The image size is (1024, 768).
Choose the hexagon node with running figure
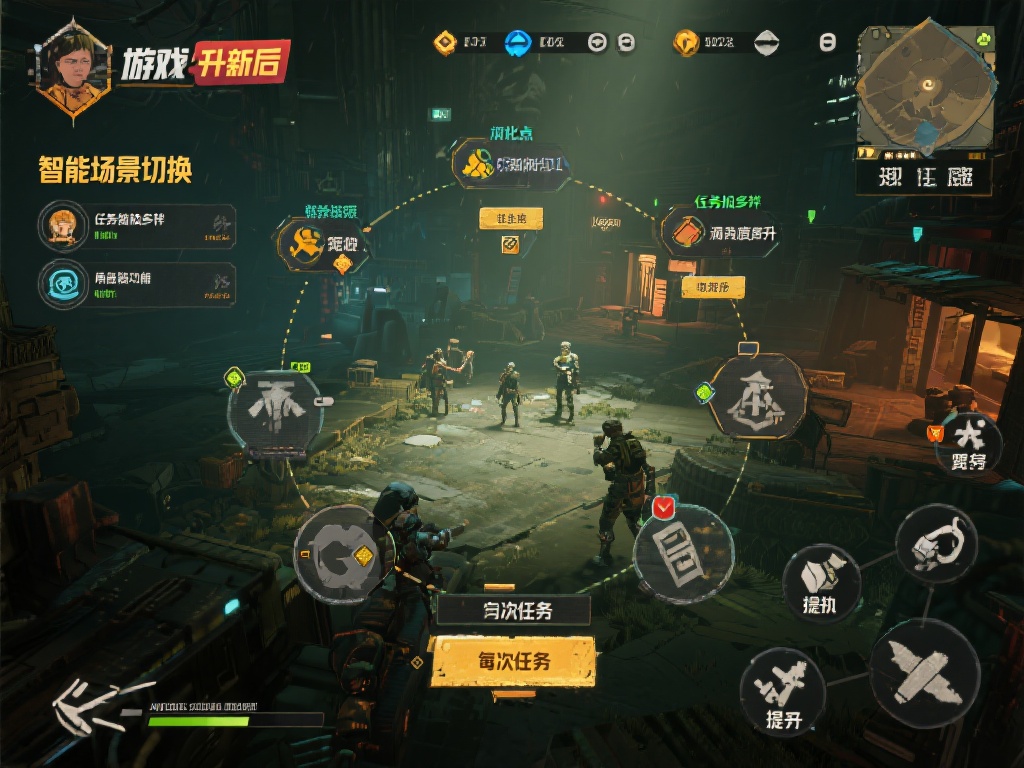322,244
